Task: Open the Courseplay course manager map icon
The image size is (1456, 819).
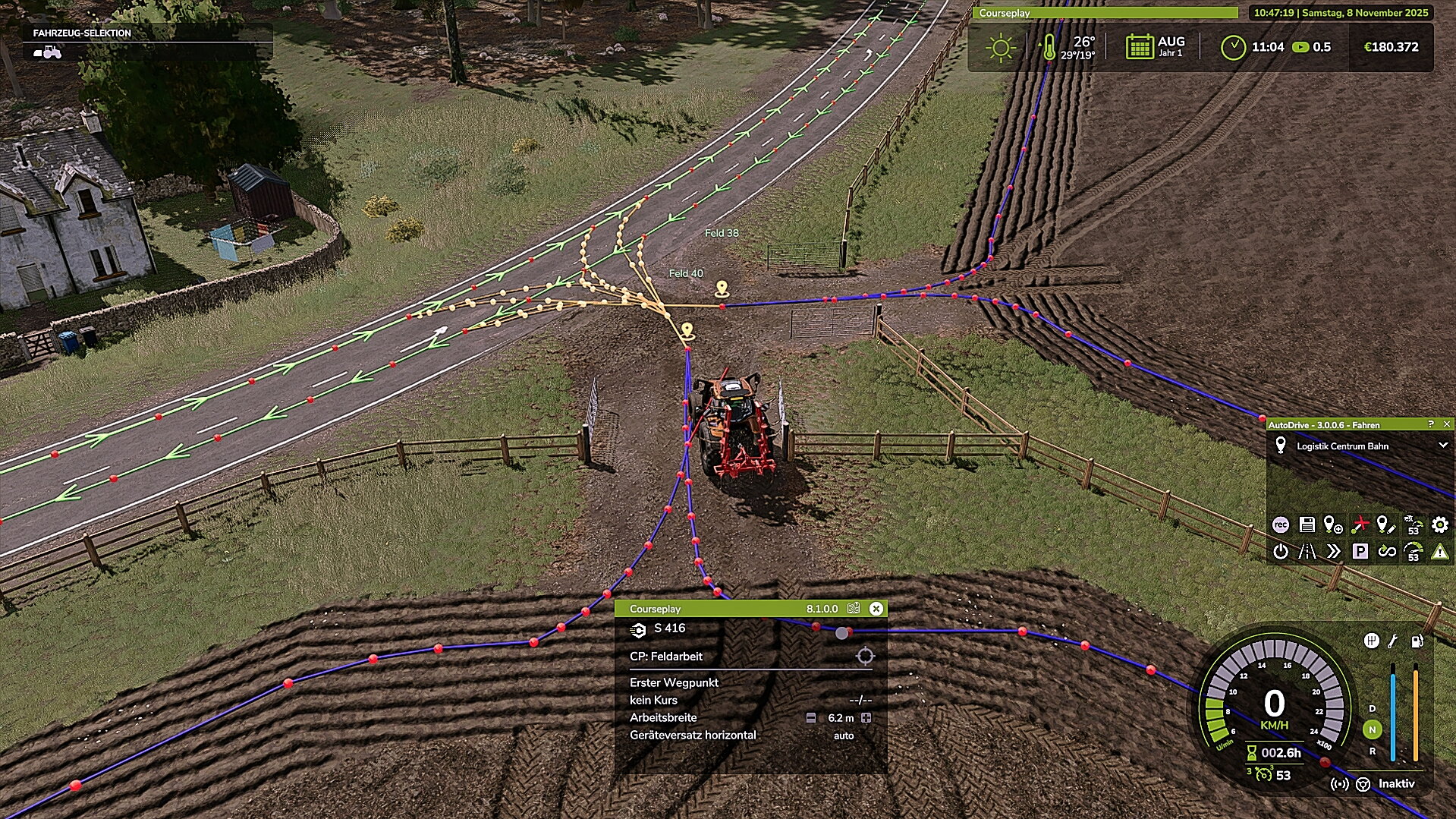Action: coord(854,609)
